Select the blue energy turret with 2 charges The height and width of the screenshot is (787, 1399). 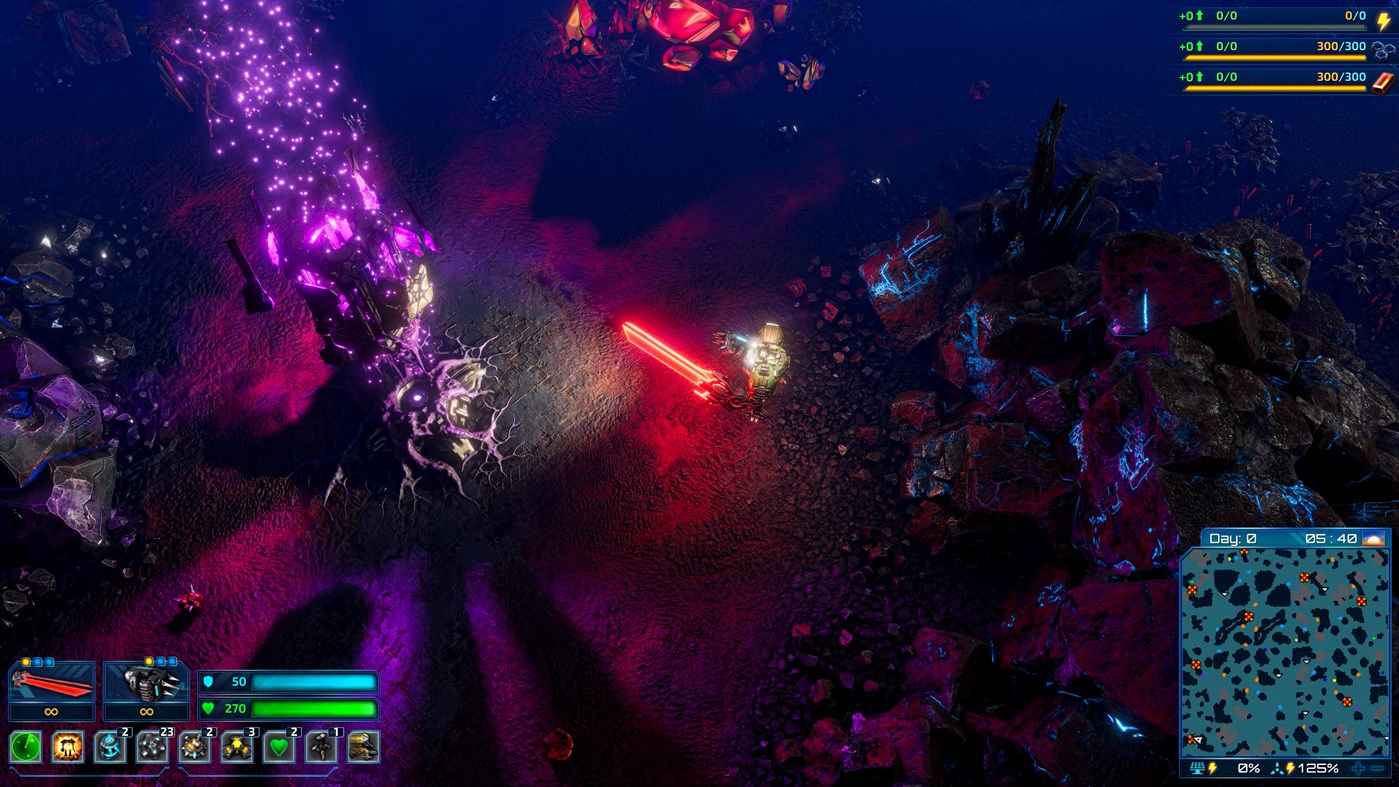pyautogui.click(x=112, y=747)
